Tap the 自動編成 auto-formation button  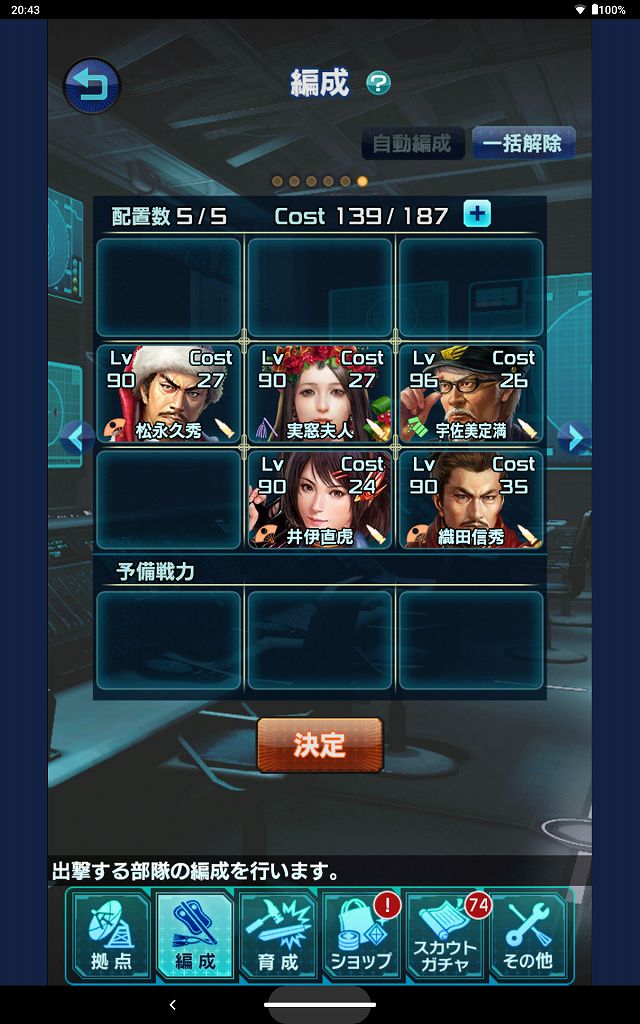pos(412,143)
